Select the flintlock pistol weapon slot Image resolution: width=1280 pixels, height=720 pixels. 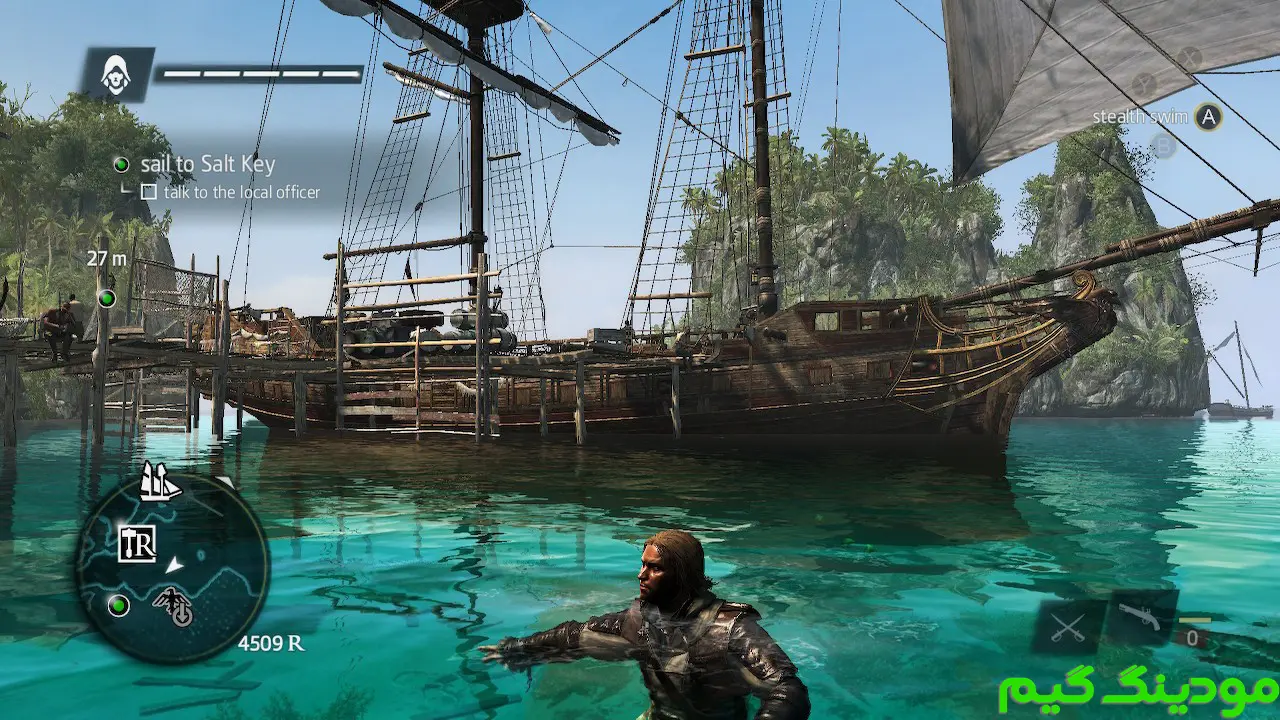(1141, 619)
